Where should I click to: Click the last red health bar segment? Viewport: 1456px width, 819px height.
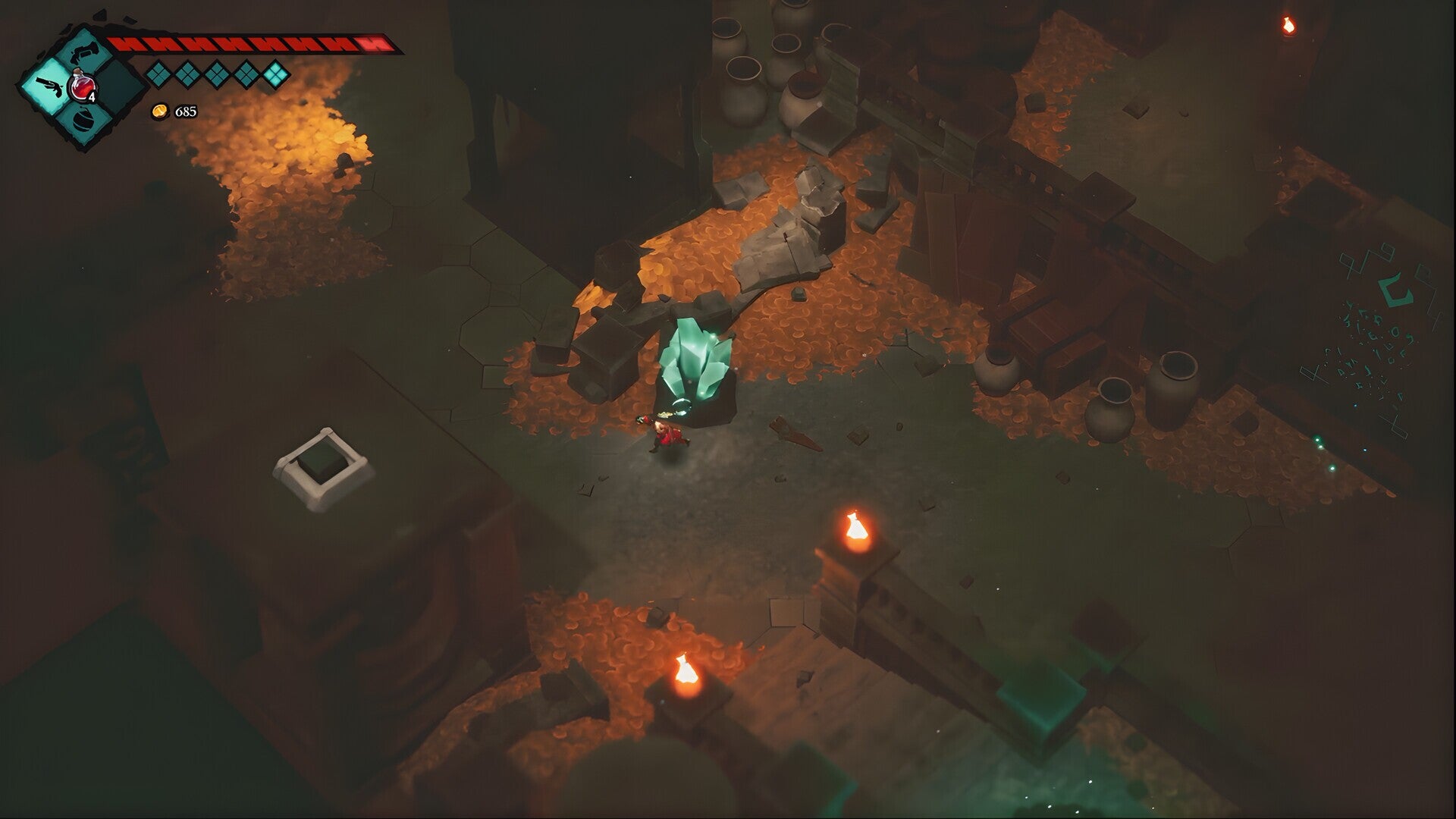[372, 43]
